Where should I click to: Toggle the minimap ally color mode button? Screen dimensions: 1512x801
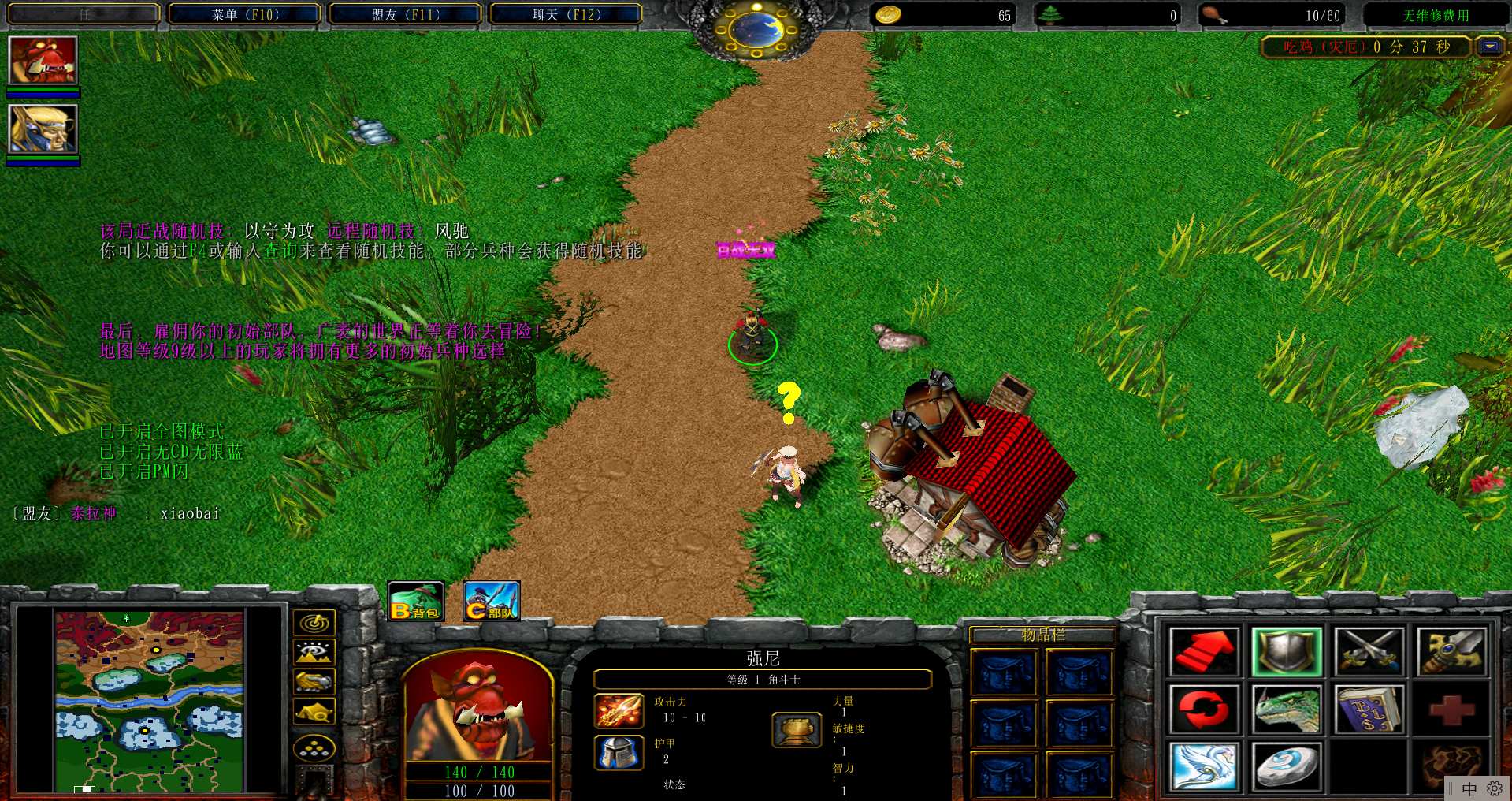(x=314, y=681)
